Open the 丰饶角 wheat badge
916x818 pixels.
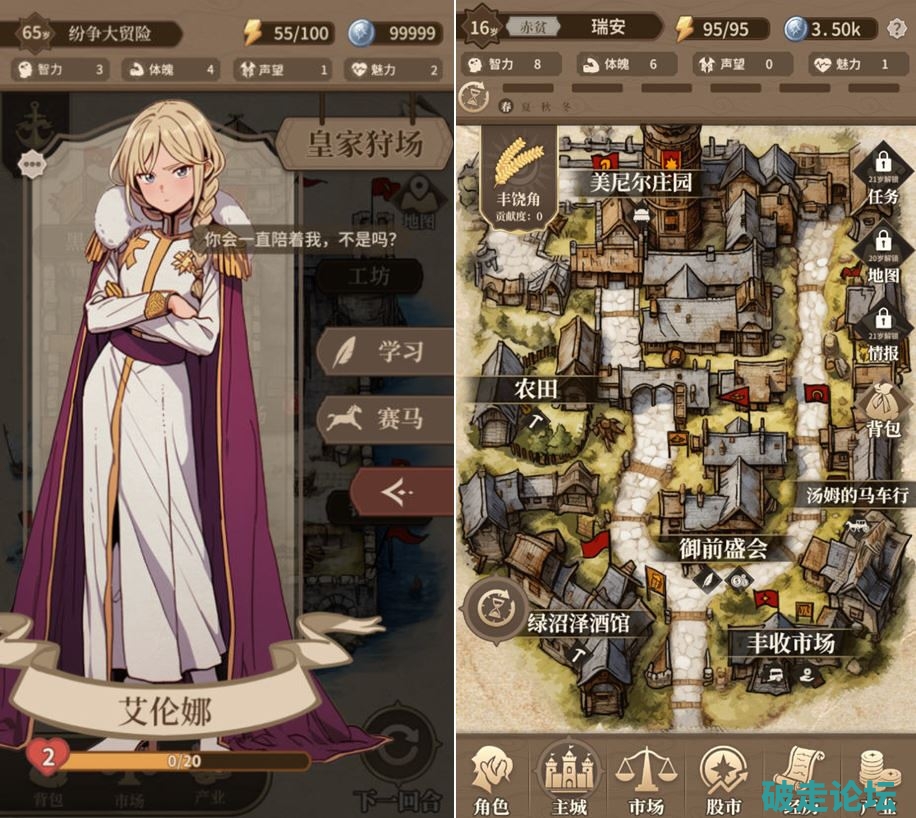pos(519,176)
